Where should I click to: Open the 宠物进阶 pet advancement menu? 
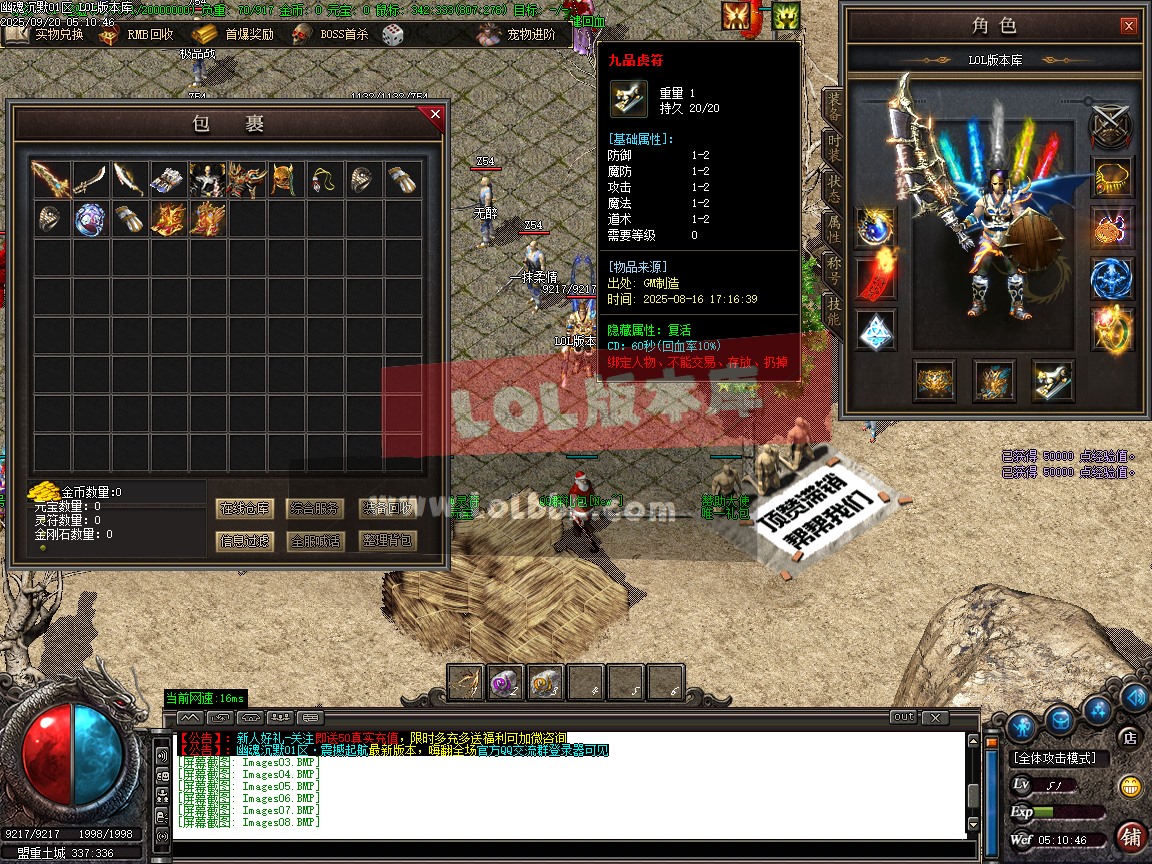(518, 34)
